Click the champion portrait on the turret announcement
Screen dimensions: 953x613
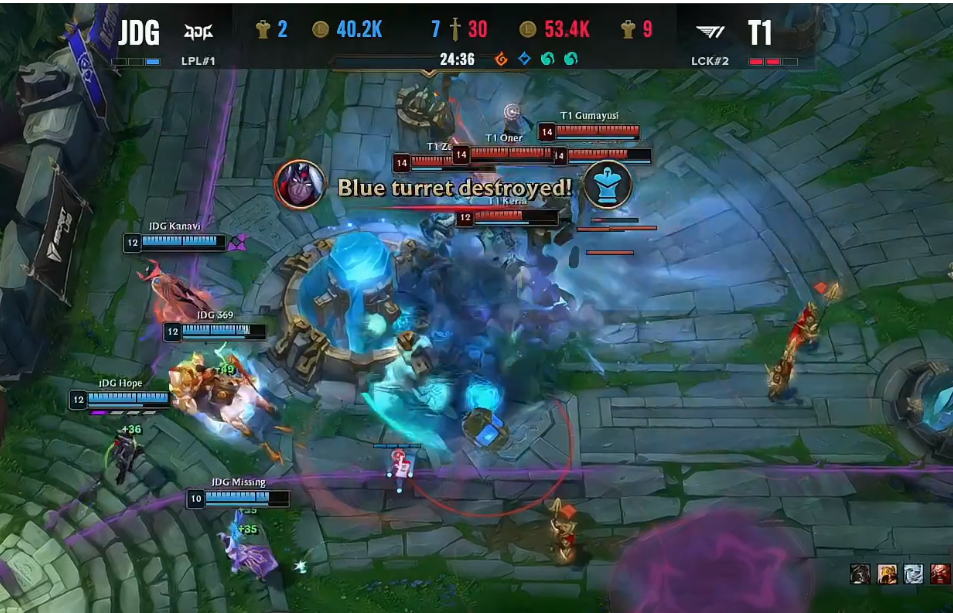(x=300, y=185)
